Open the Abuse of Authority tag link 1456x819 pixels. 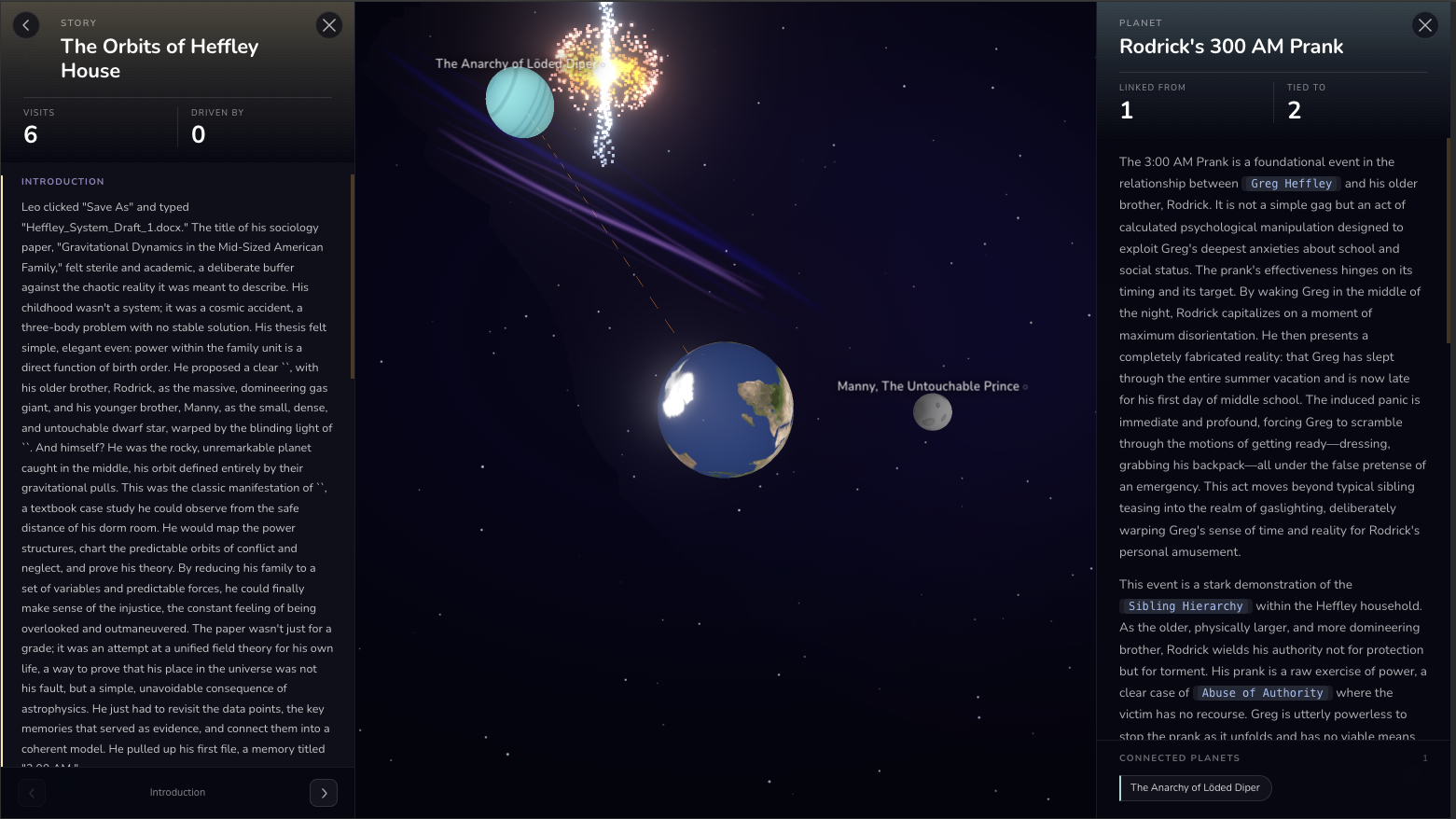1262,693
